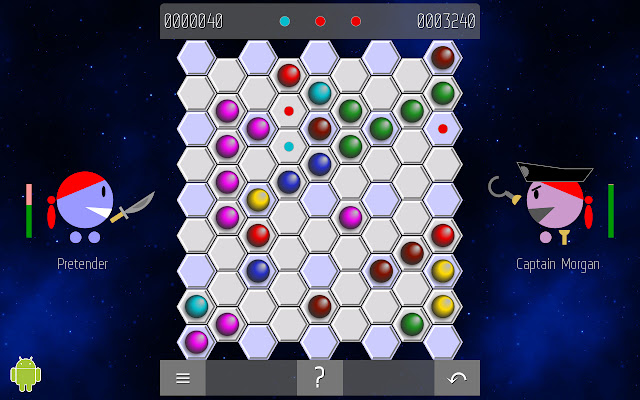Click the Pretender player avatar
The height and width of the screenshot is (400, 640).
(84, 206)
